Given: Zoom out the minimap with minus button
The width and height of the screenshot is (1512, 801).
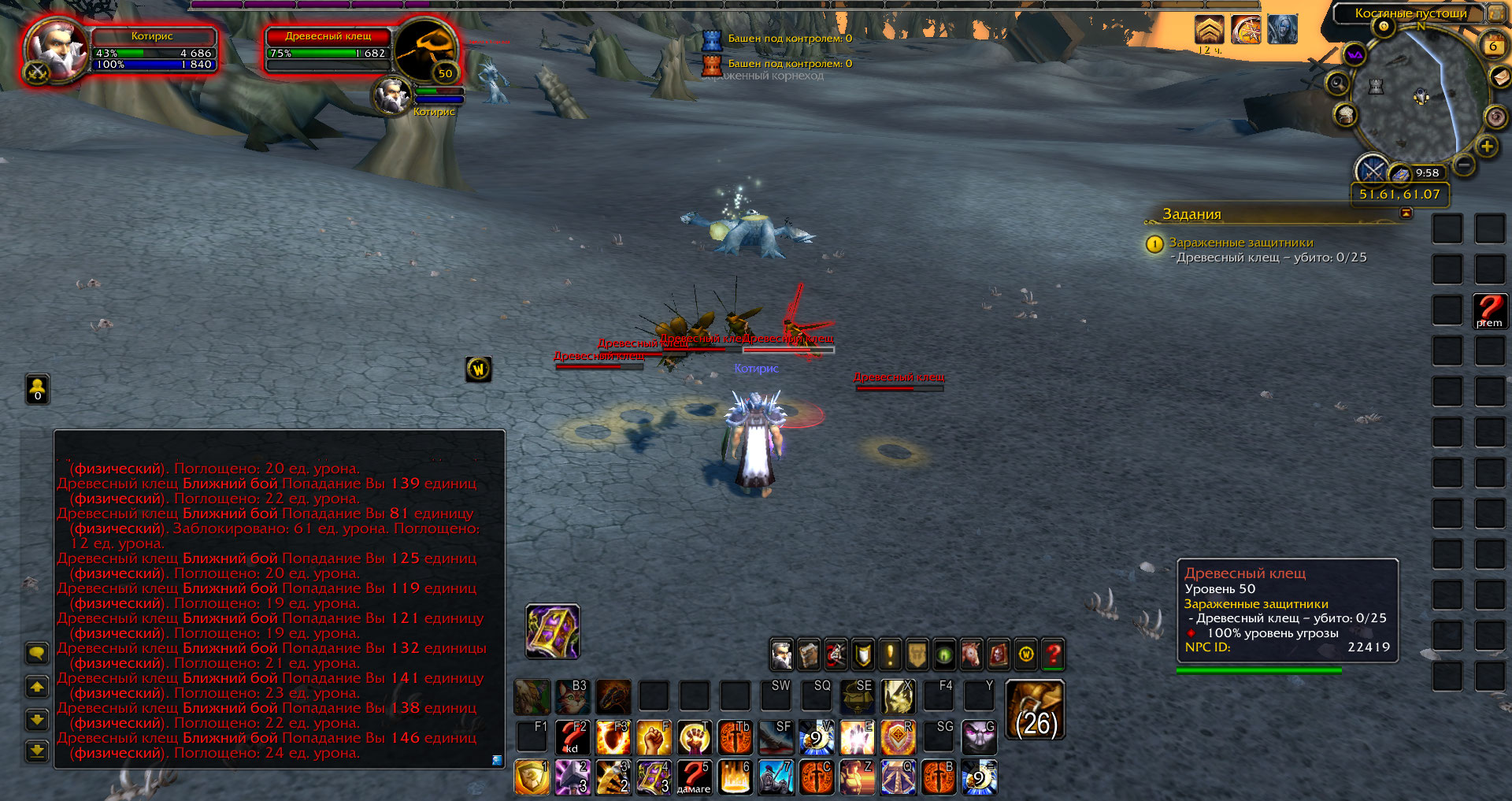Looking at the screenshot, I should pyautogui.click(x=1464, y=165).
